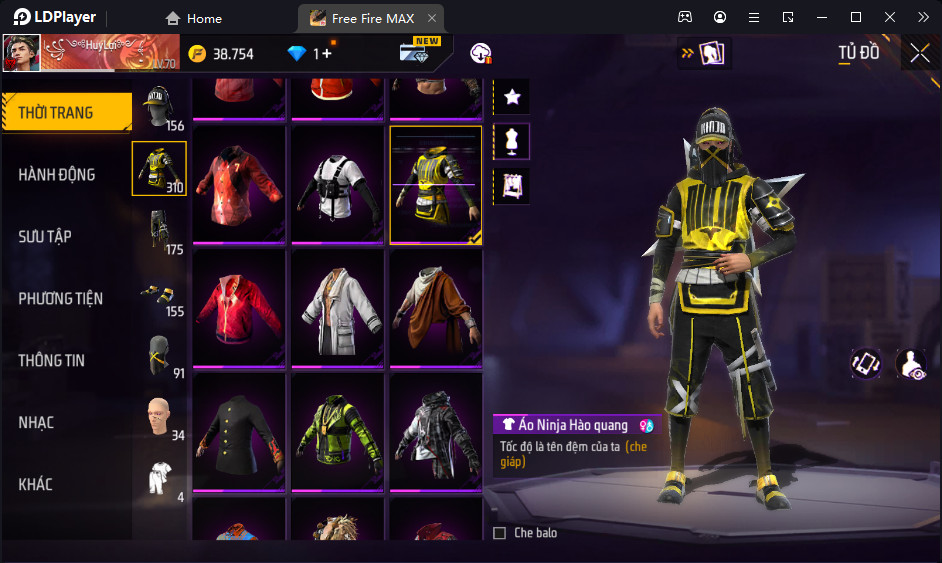
Task: Close the TỦ ĐỒ wardrobe screen
Action: click(x=920, y=53)
